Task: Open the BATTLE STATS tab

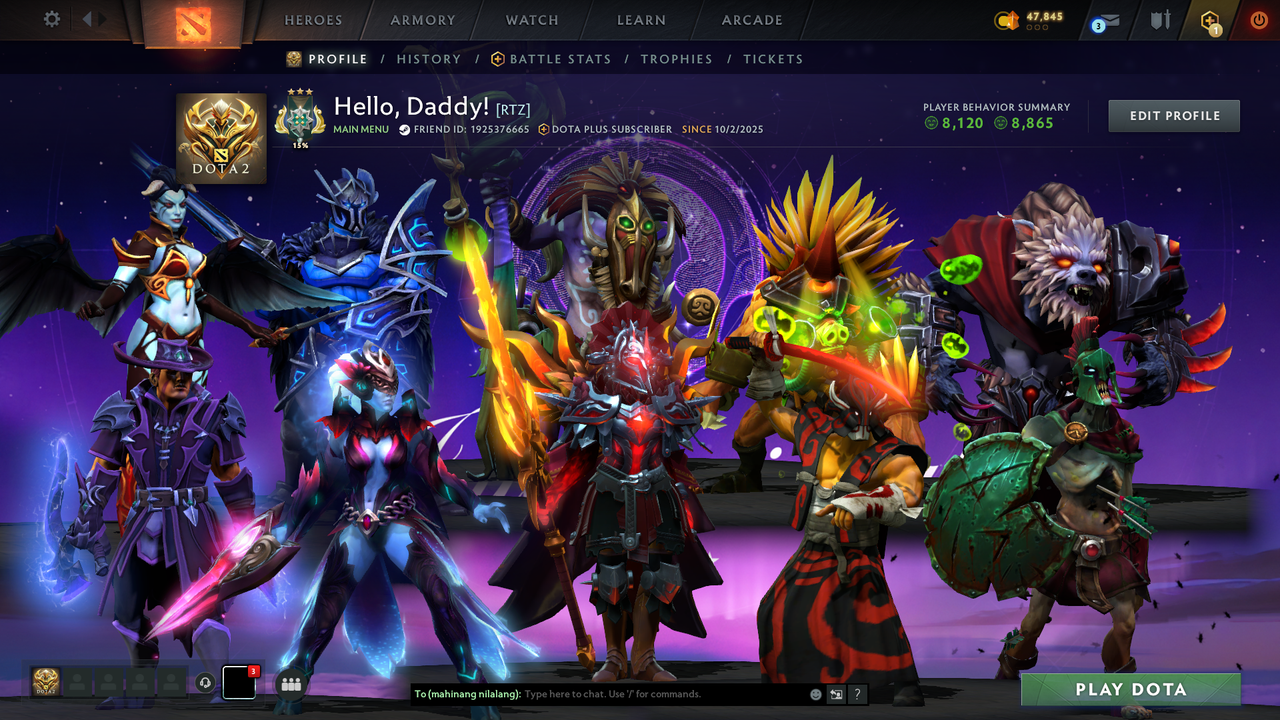Action: point(561,59)
